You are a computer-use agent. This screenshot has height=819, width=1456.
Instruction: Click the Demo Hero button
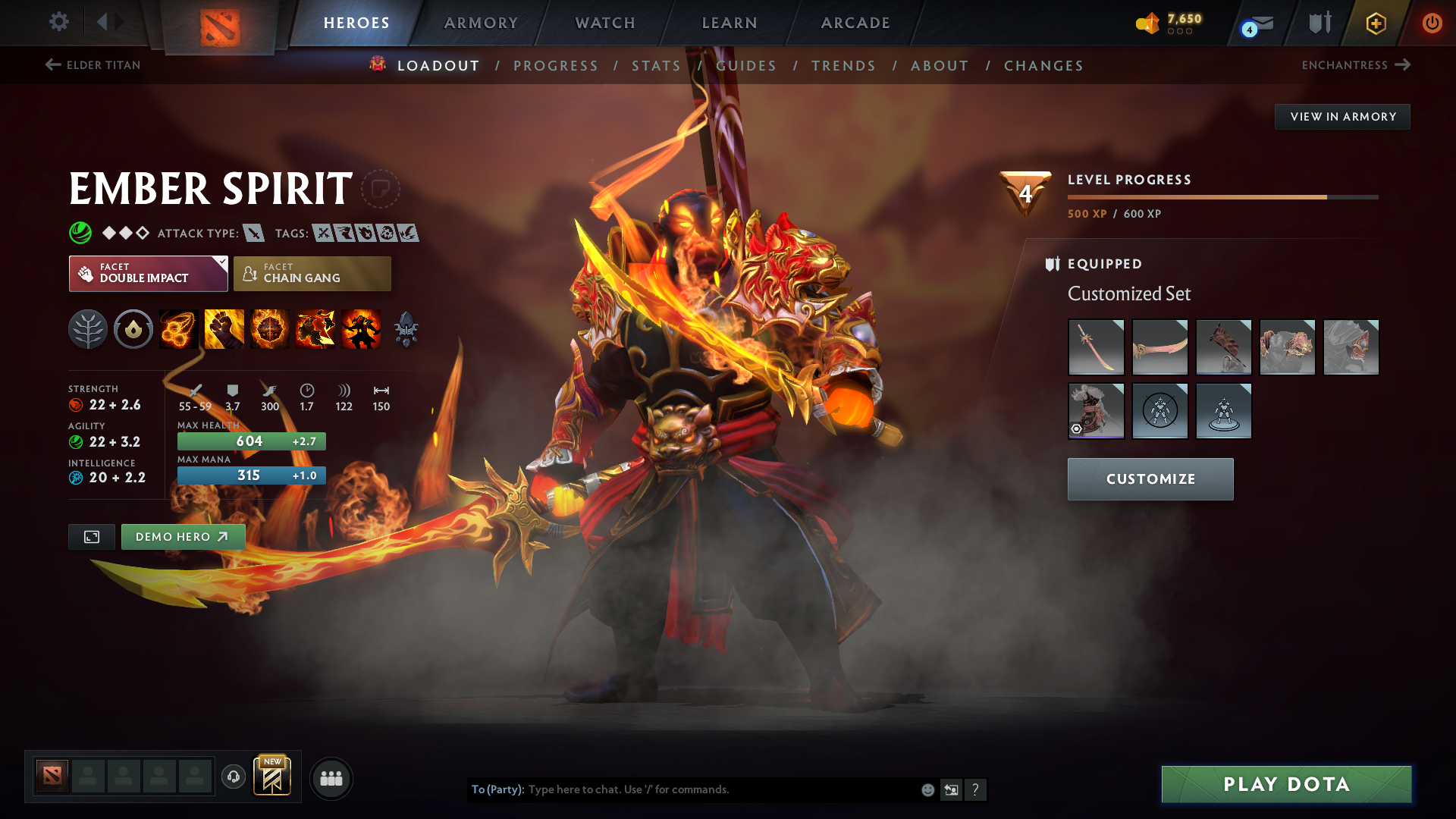pyautogui.click(x=182, y=536)
